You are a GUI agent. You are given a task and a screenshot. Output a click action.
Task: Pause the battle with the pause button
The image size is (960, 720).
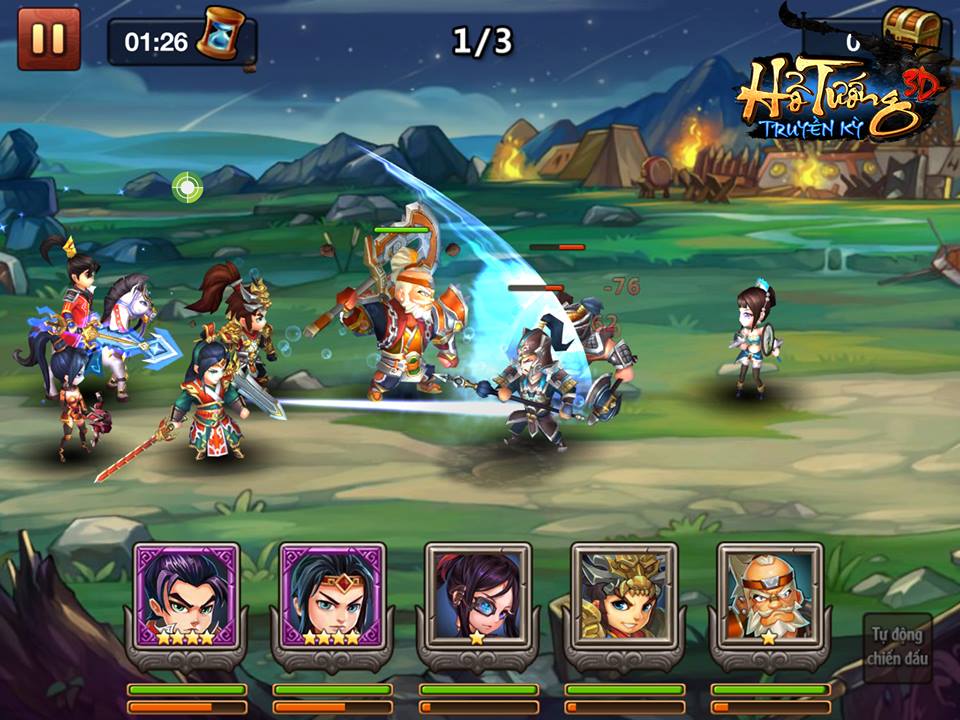point(48,39)
